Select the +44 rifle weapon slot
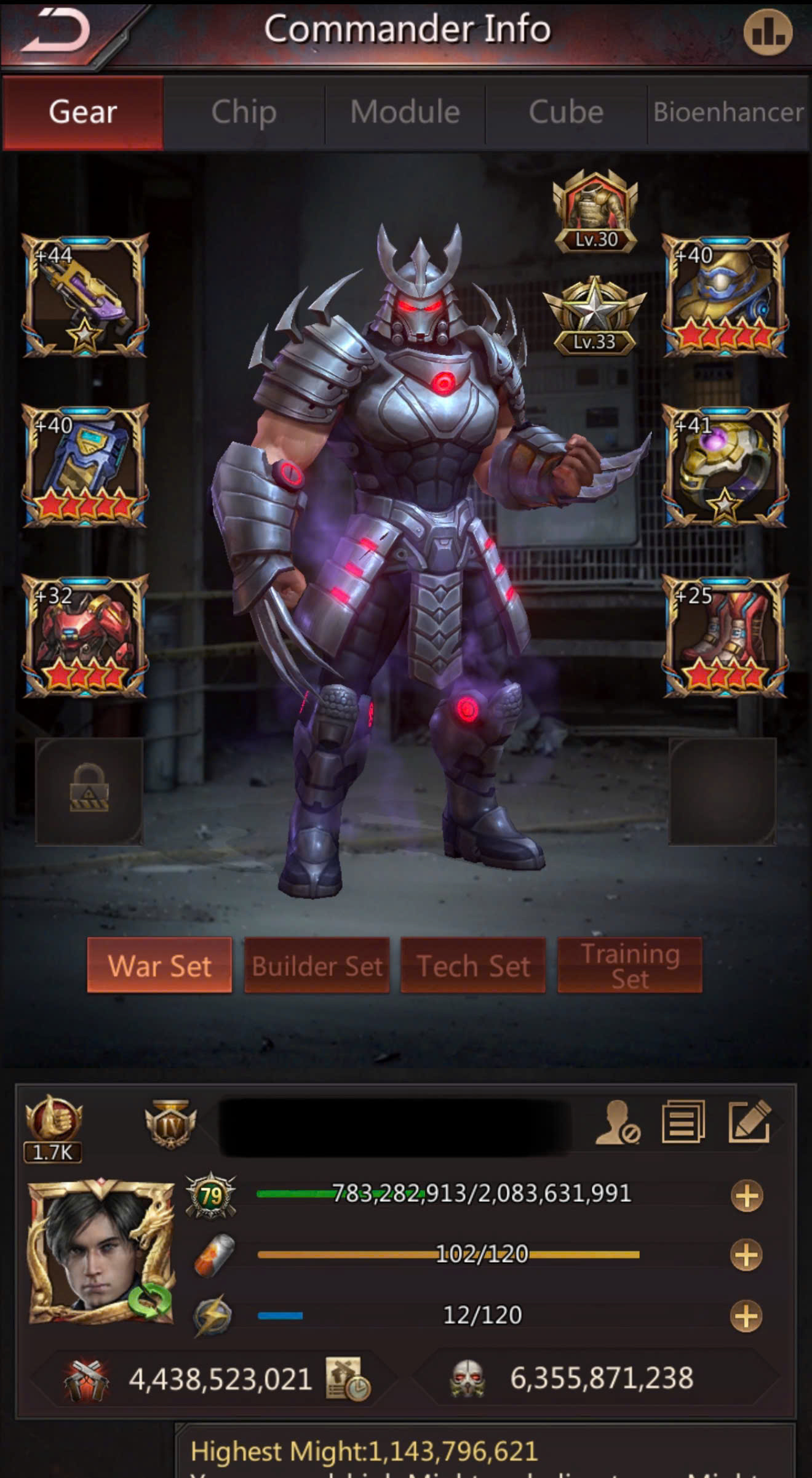Image resolution: width=812 pixels, height=1478 pixels. (x=85, y=295)
